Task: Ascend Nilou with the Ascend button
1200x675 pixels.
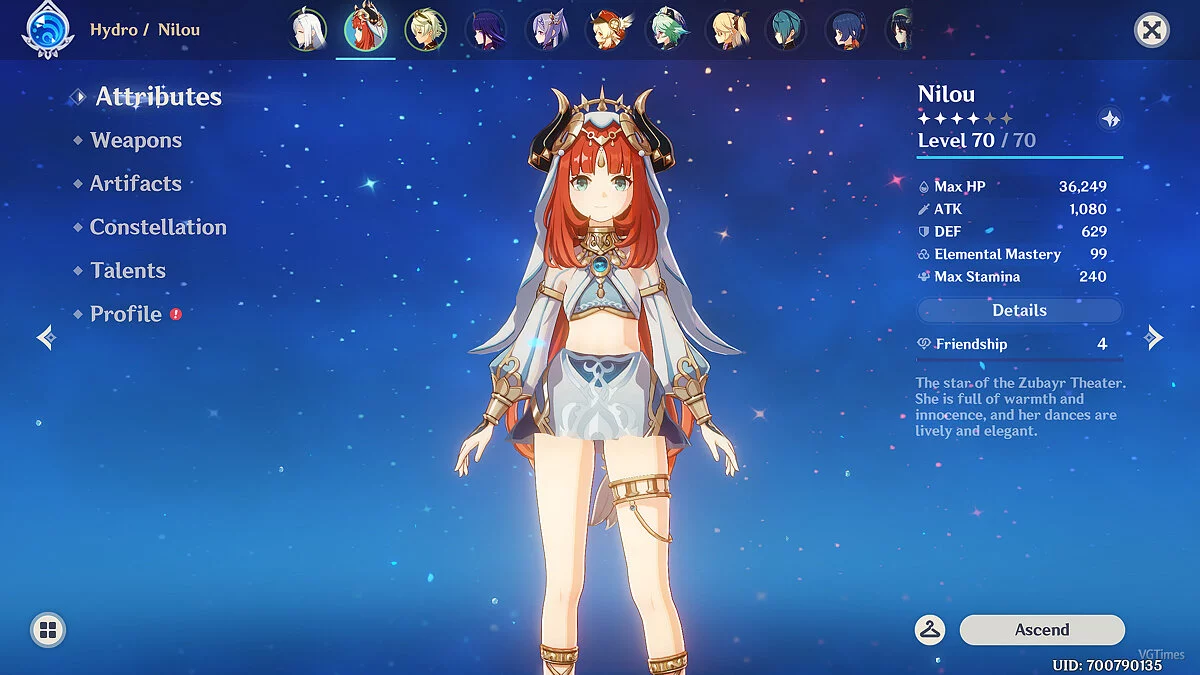Action: coord(1042,630)
